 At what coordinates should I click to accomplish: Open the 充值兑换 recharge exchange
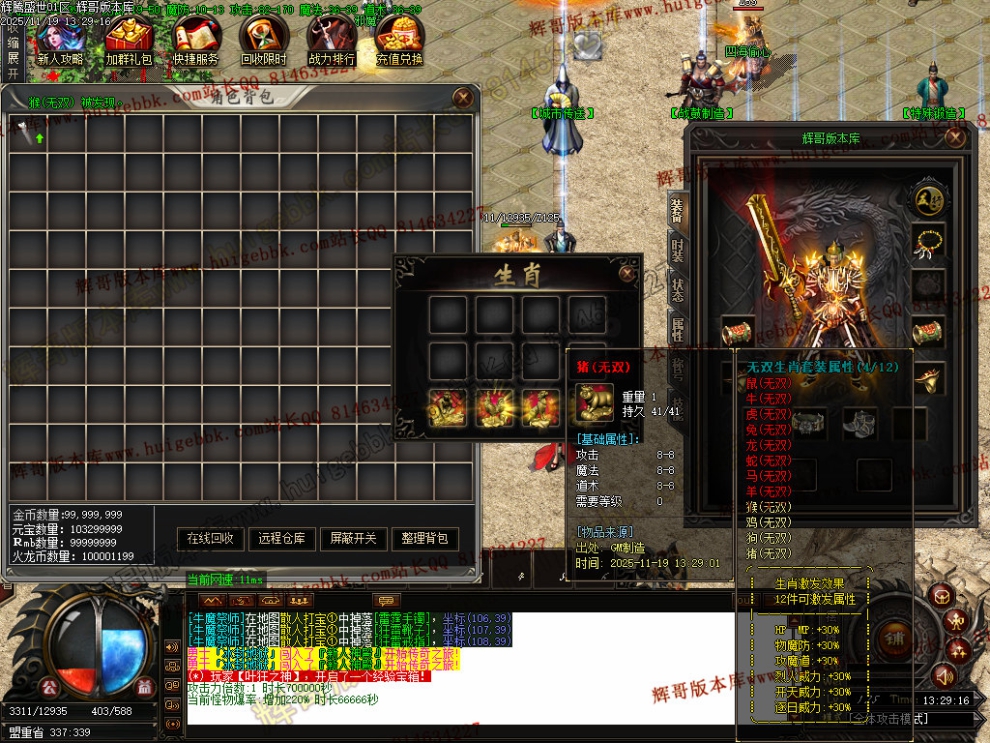tap(399, 42)
